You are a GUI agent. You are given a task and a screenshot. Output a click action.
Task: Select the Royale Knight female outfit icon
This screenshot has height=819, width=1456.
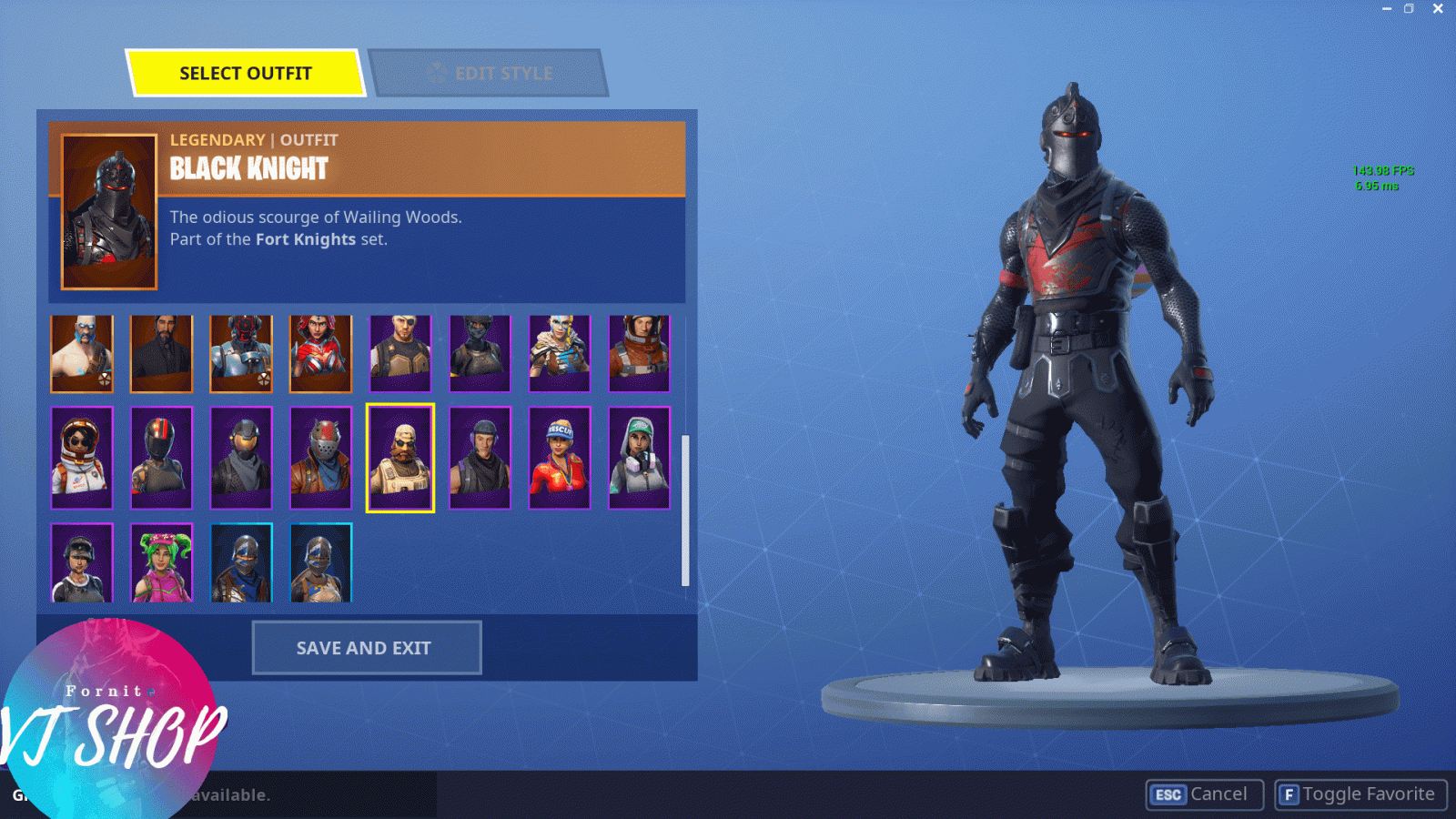click(320, 562)
